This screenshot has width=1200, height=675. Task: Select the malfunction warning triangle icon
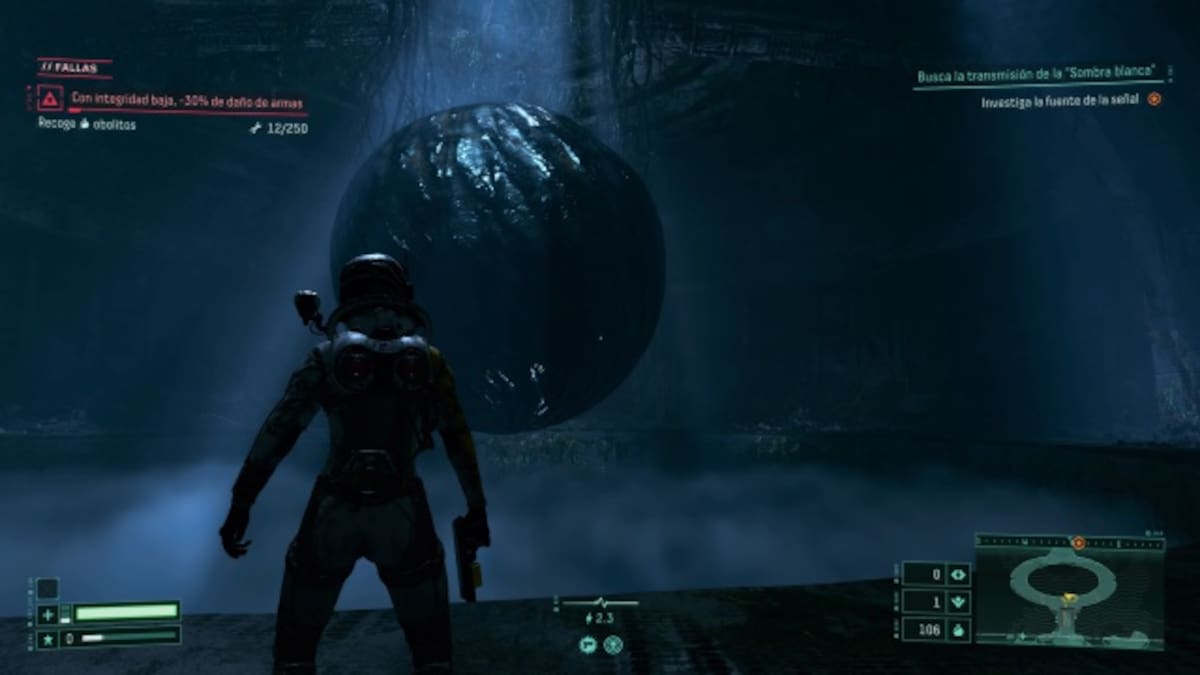click(x=50, y=98)
